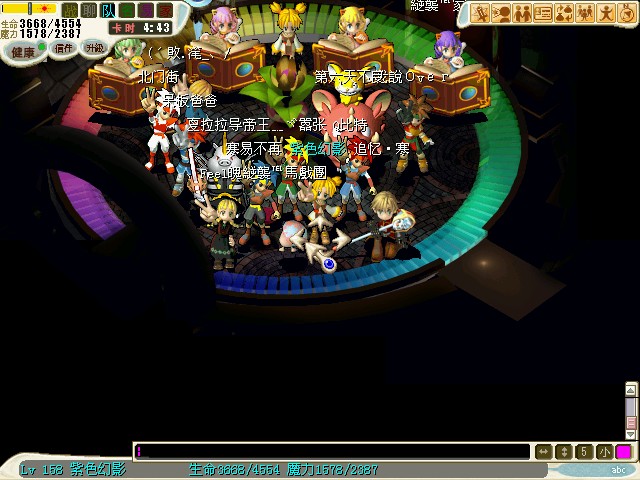Screen dimensions: 640x480
Task: Toggle the 聊 chat mode button
Action: pos(89,10)
